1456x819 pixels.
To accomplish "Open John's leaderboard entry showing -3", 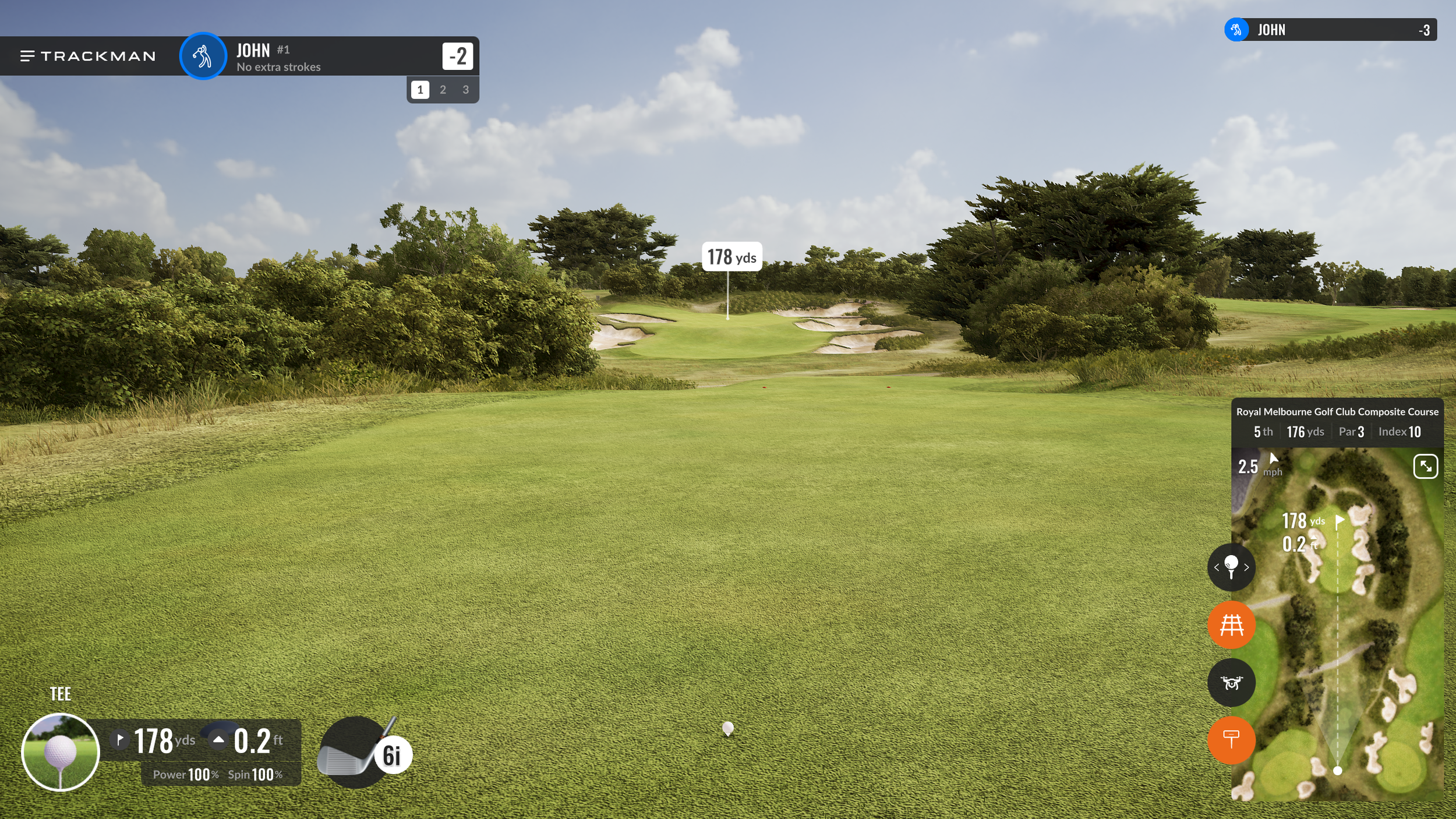I will (x=1330, y=30).
